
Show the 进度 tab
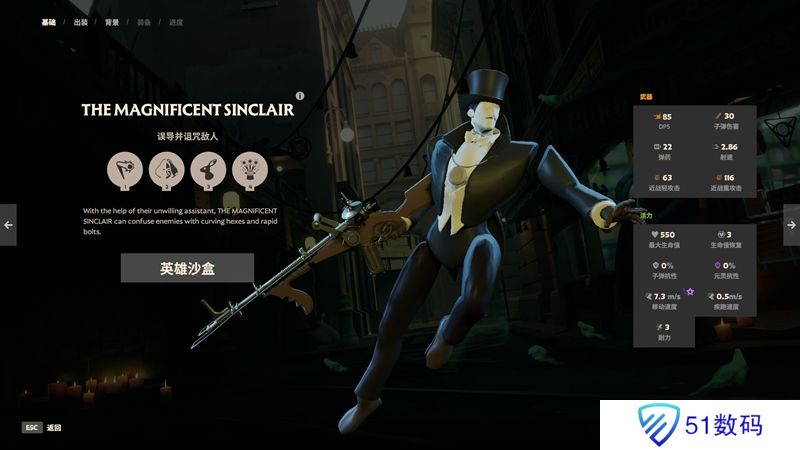click(x=176, y=22)
